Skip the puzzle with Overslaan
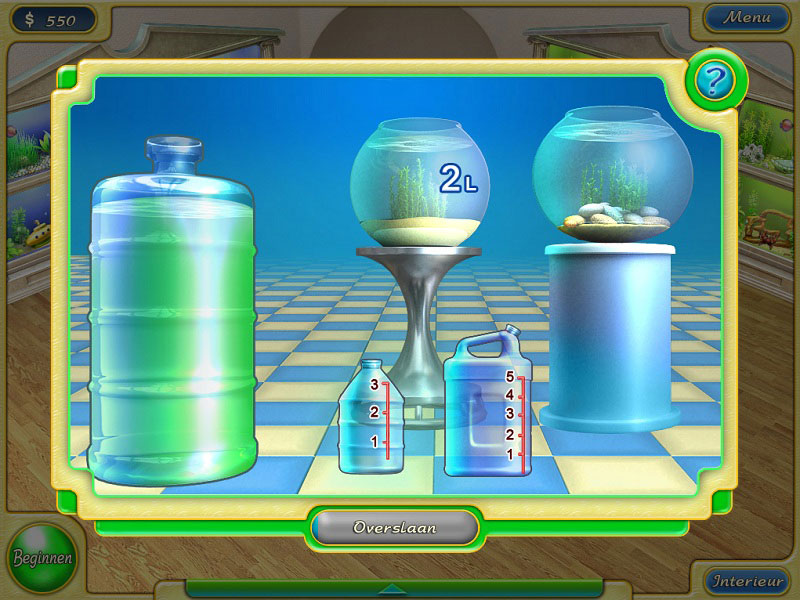This screenshot has height=600, width=800. click(394, 527)
